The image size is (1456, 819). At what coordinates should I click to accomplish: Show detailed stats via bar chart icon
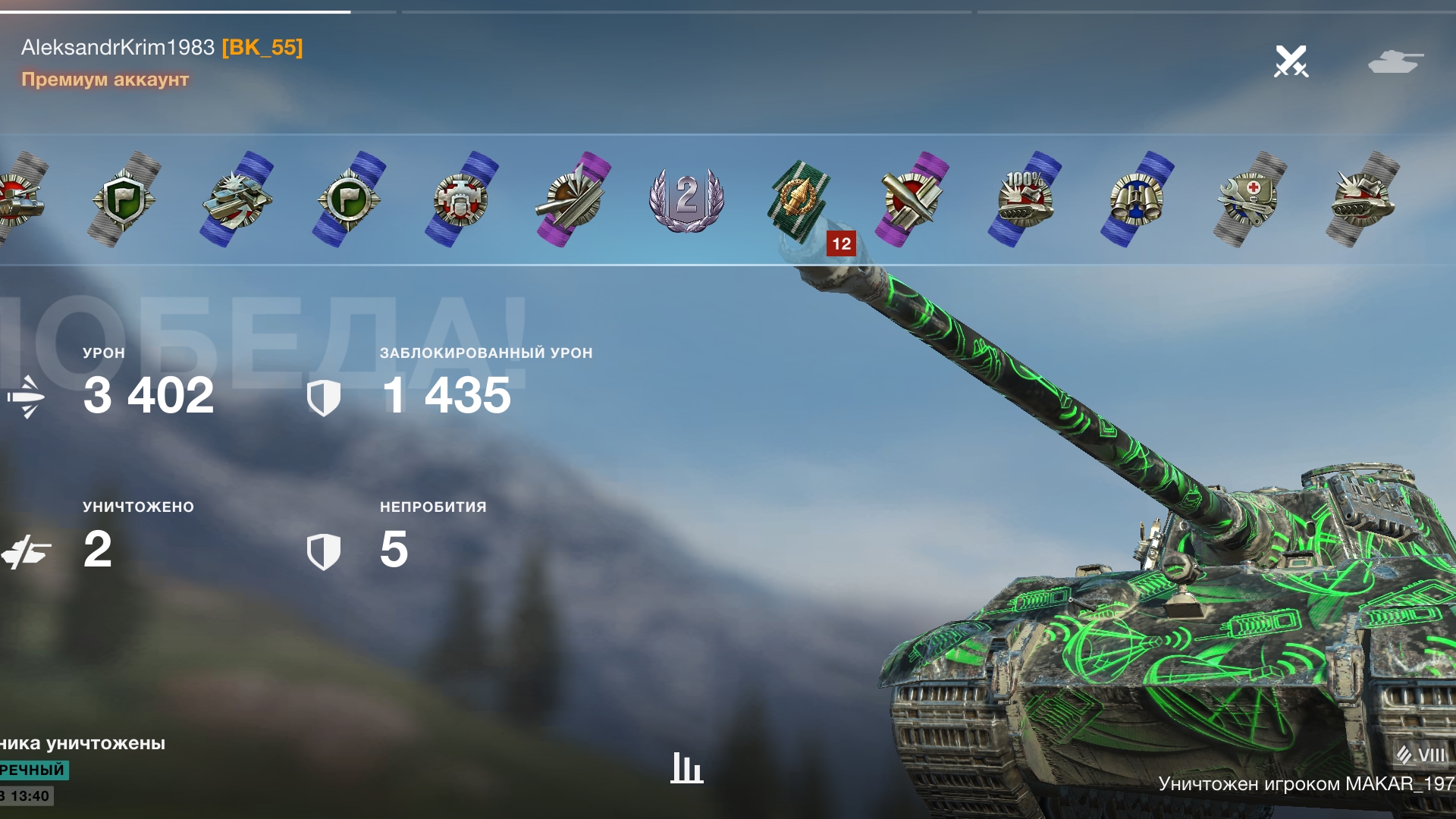(687, 767)
